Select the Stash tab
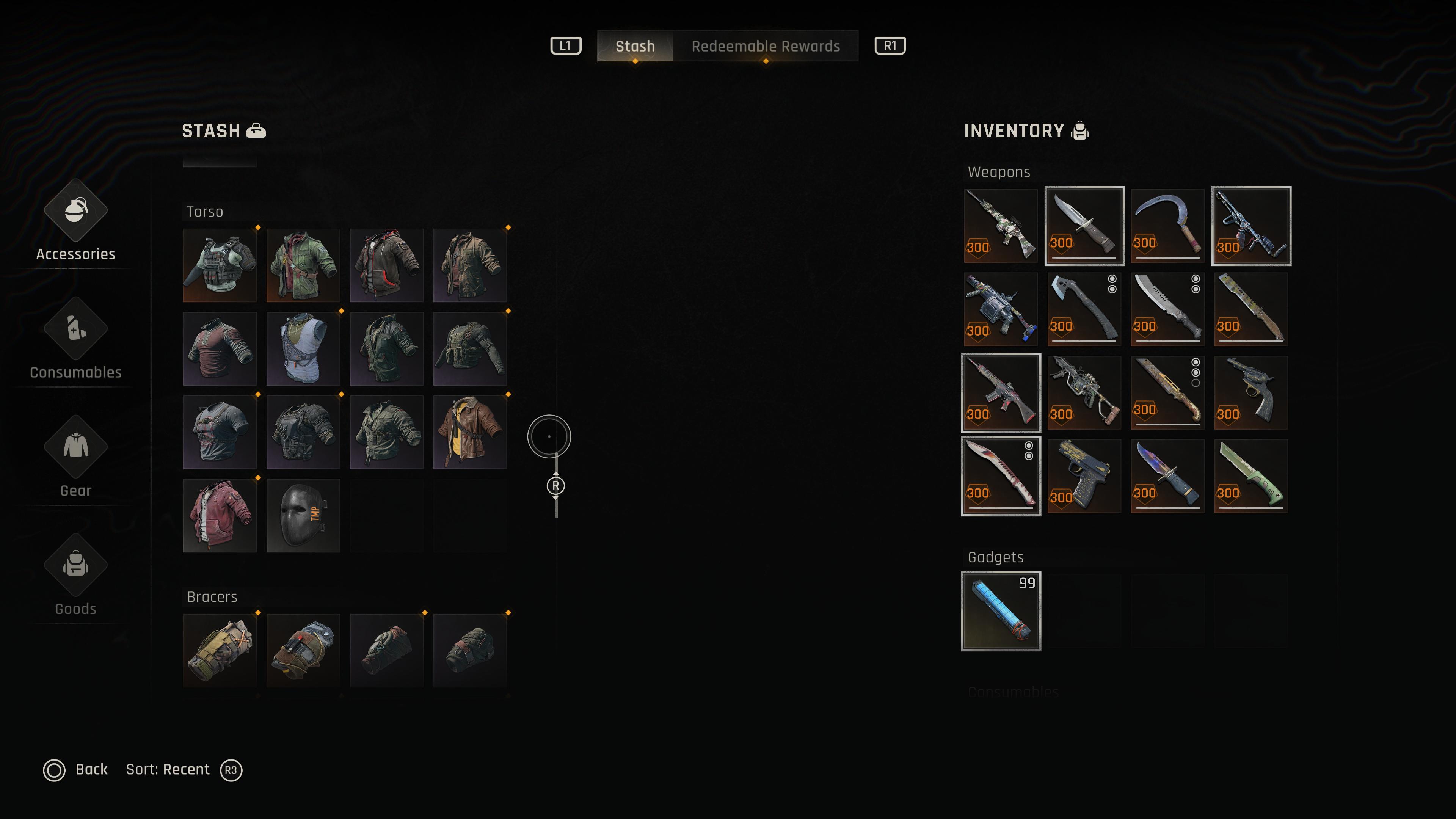Image resolution: width=1456 pixels, height=819 pixels. pyautogui.click(x=635, y=46)
